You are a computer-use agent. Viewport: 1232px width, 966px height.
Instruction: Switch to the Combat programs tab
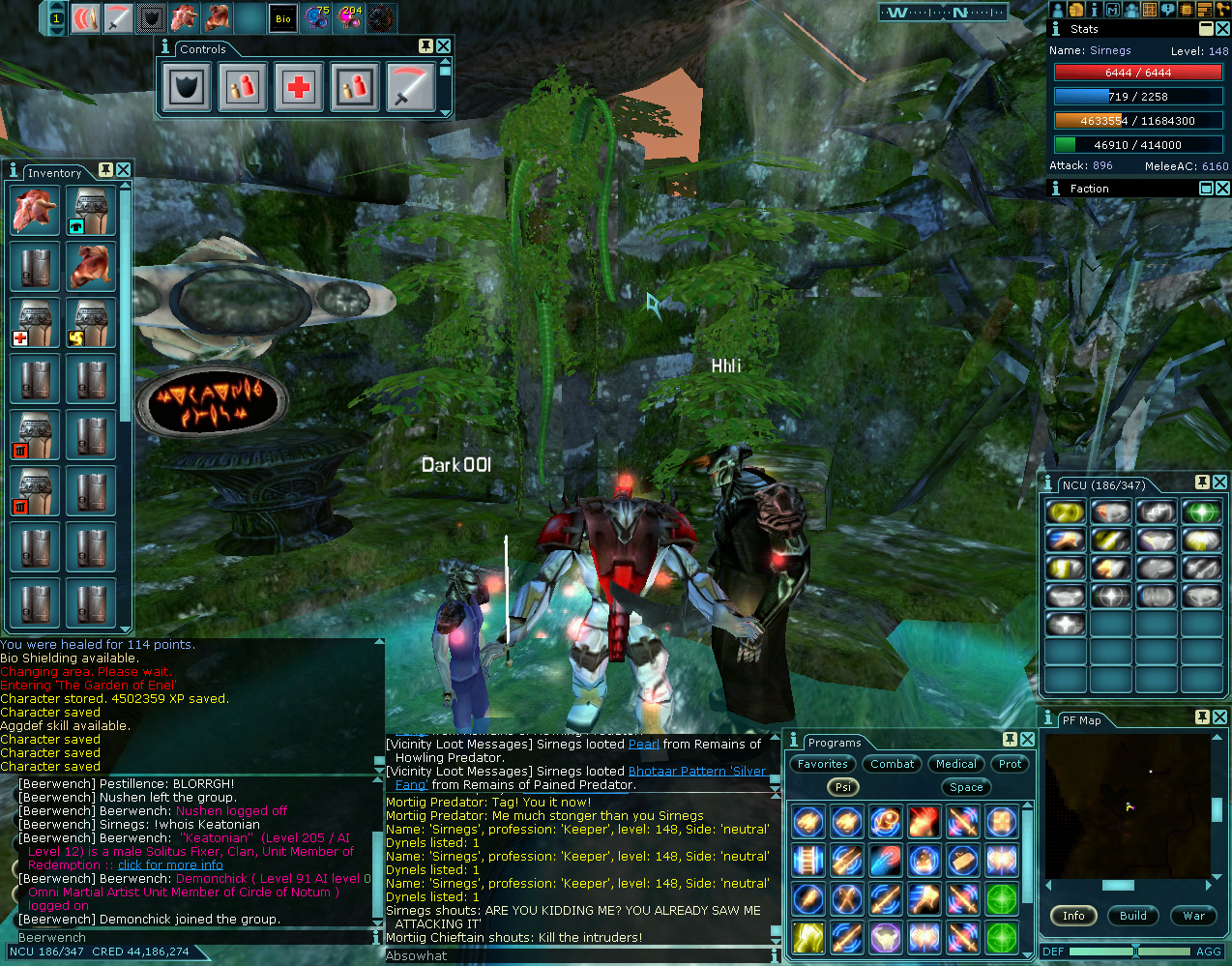(x=892, y=764)
